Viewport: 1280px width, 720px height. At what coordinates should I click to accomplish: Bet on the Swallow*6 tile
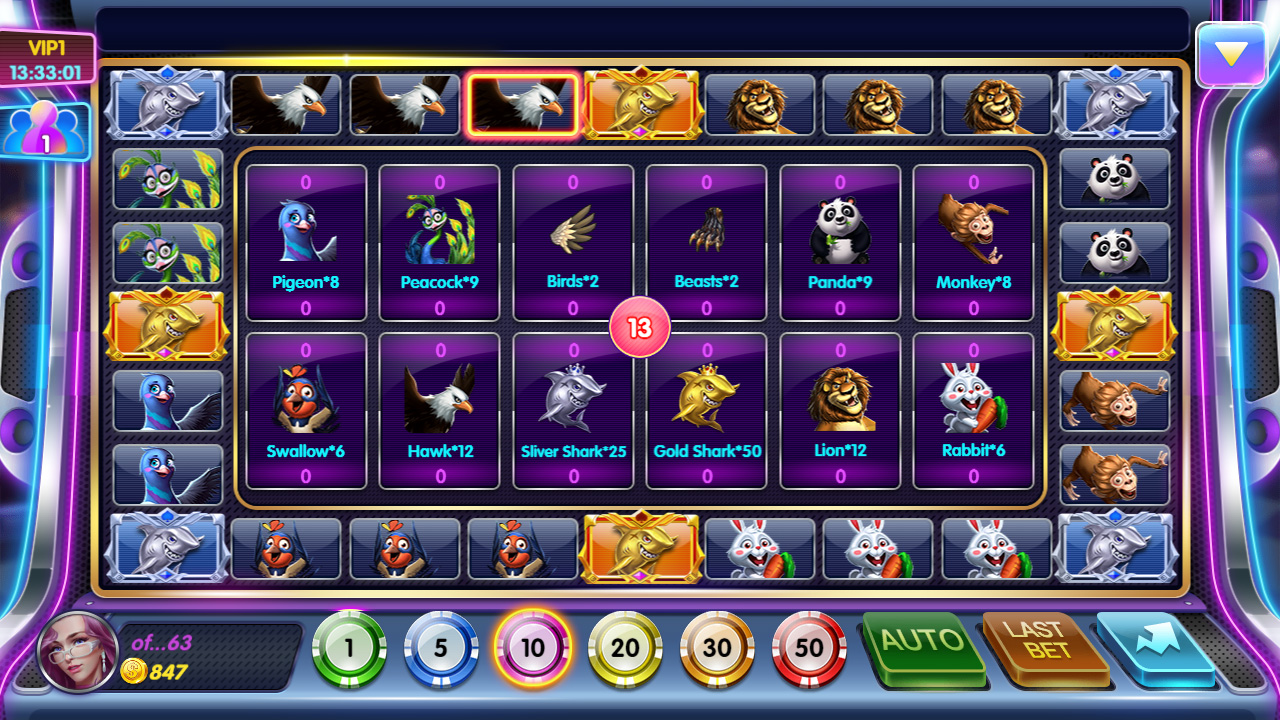(x=306, y=411)
